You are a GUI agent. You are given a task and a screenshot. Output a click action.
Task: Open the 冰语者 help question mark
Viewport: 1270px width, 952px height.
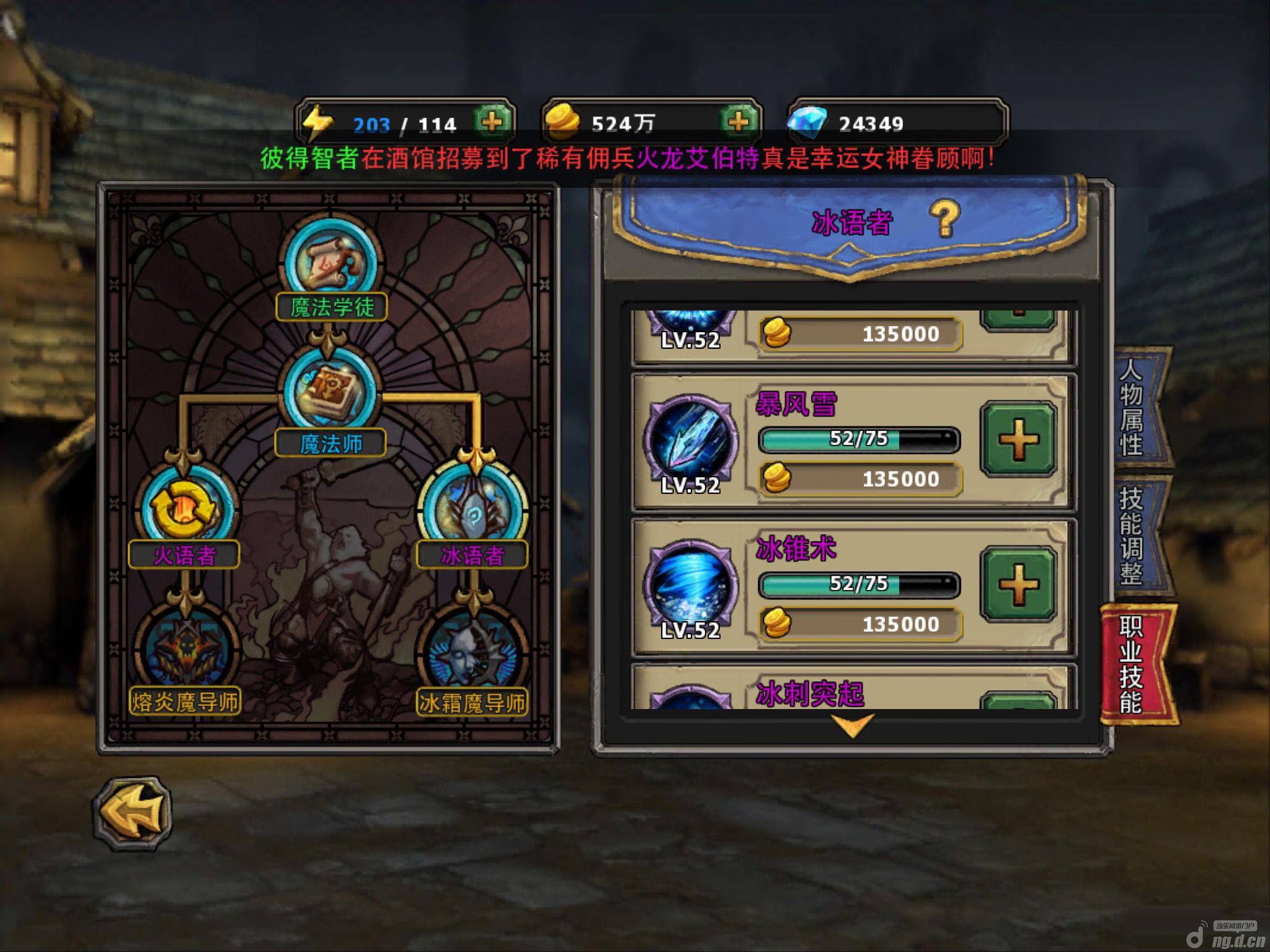[944, 218]
